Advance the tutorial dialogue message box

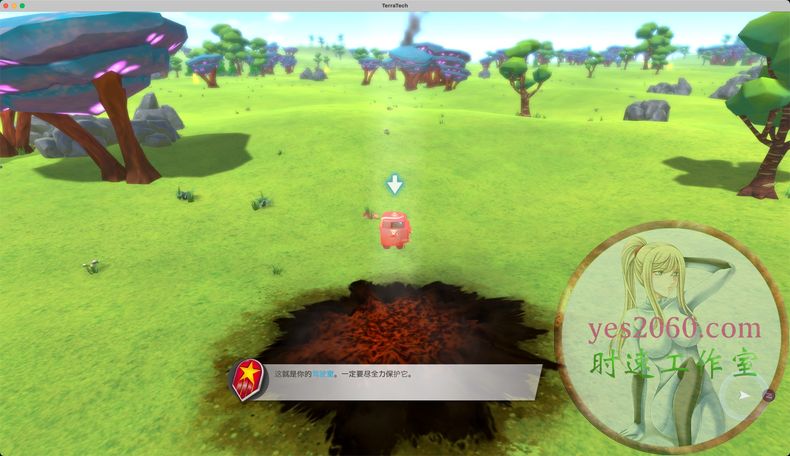click(400, 381)
